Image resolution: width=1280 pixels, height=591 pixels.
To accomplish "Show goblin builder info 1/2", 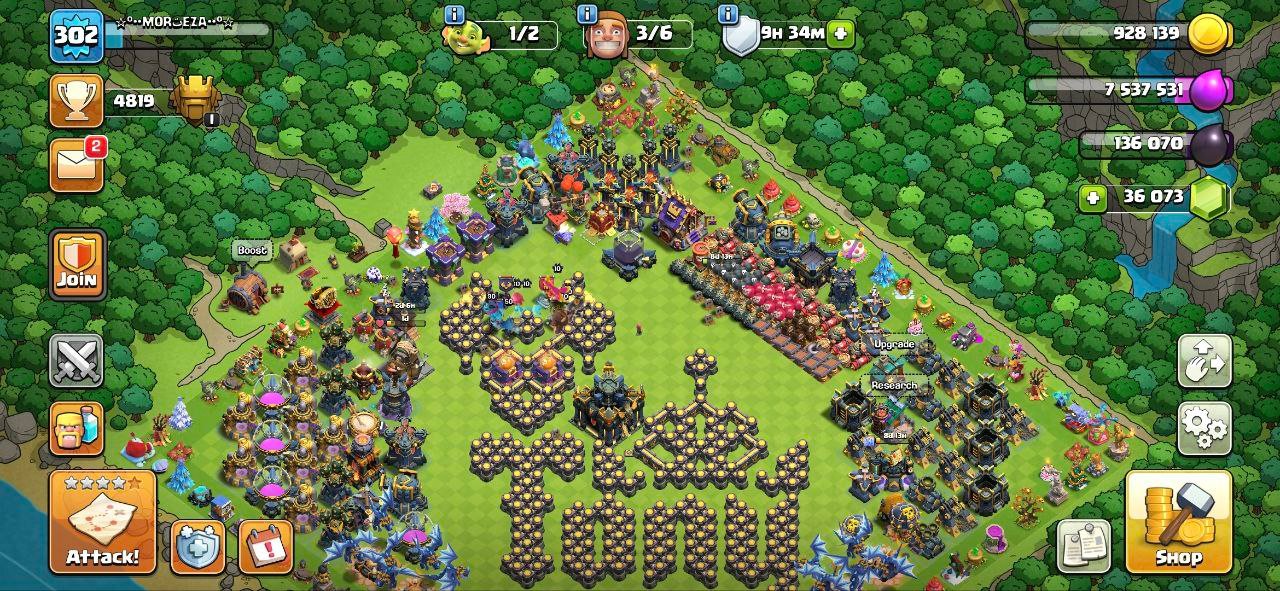I will (454, 13).
